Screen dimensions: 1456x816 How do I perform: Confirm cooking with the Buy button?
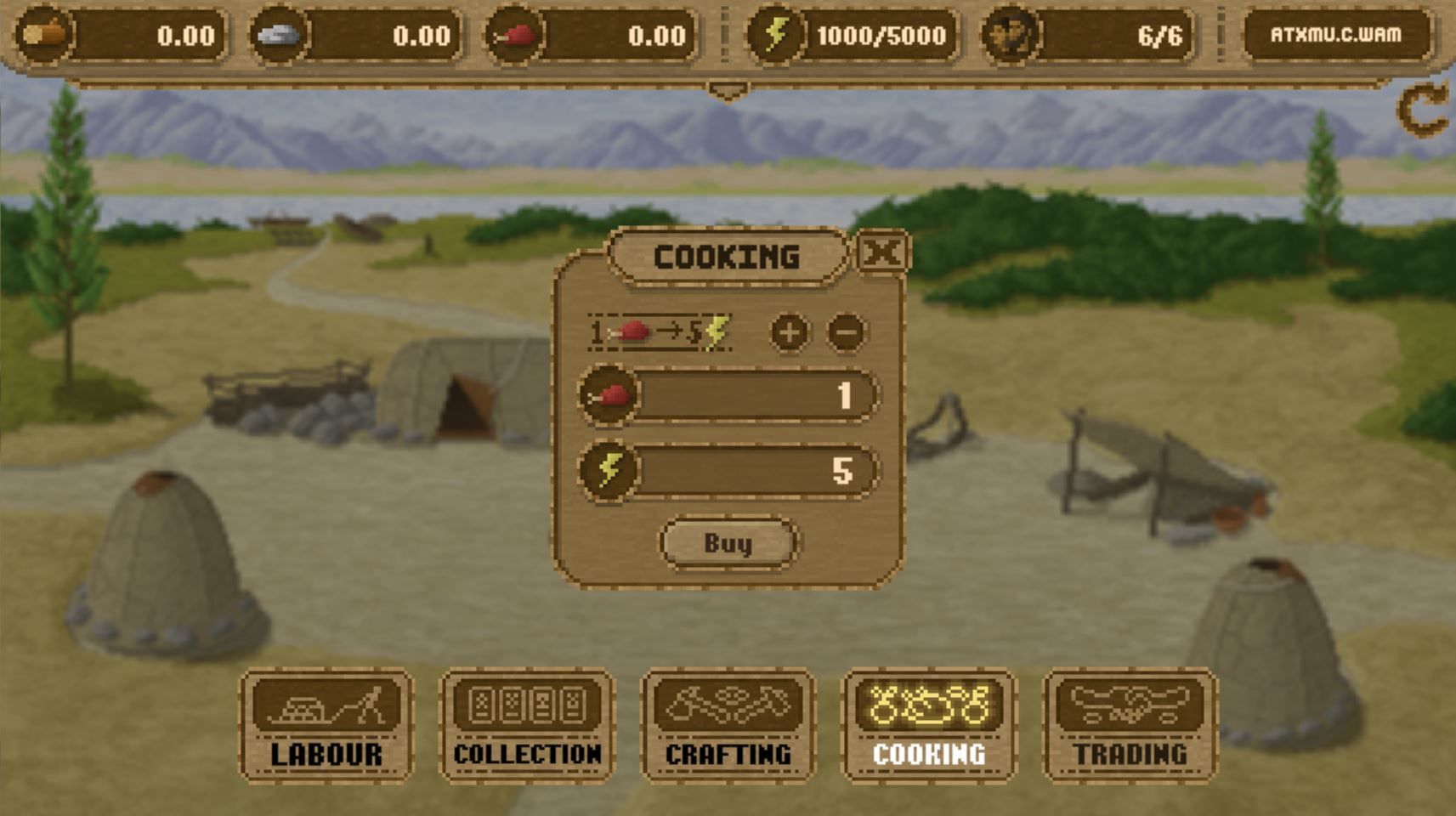pos(728,543)
